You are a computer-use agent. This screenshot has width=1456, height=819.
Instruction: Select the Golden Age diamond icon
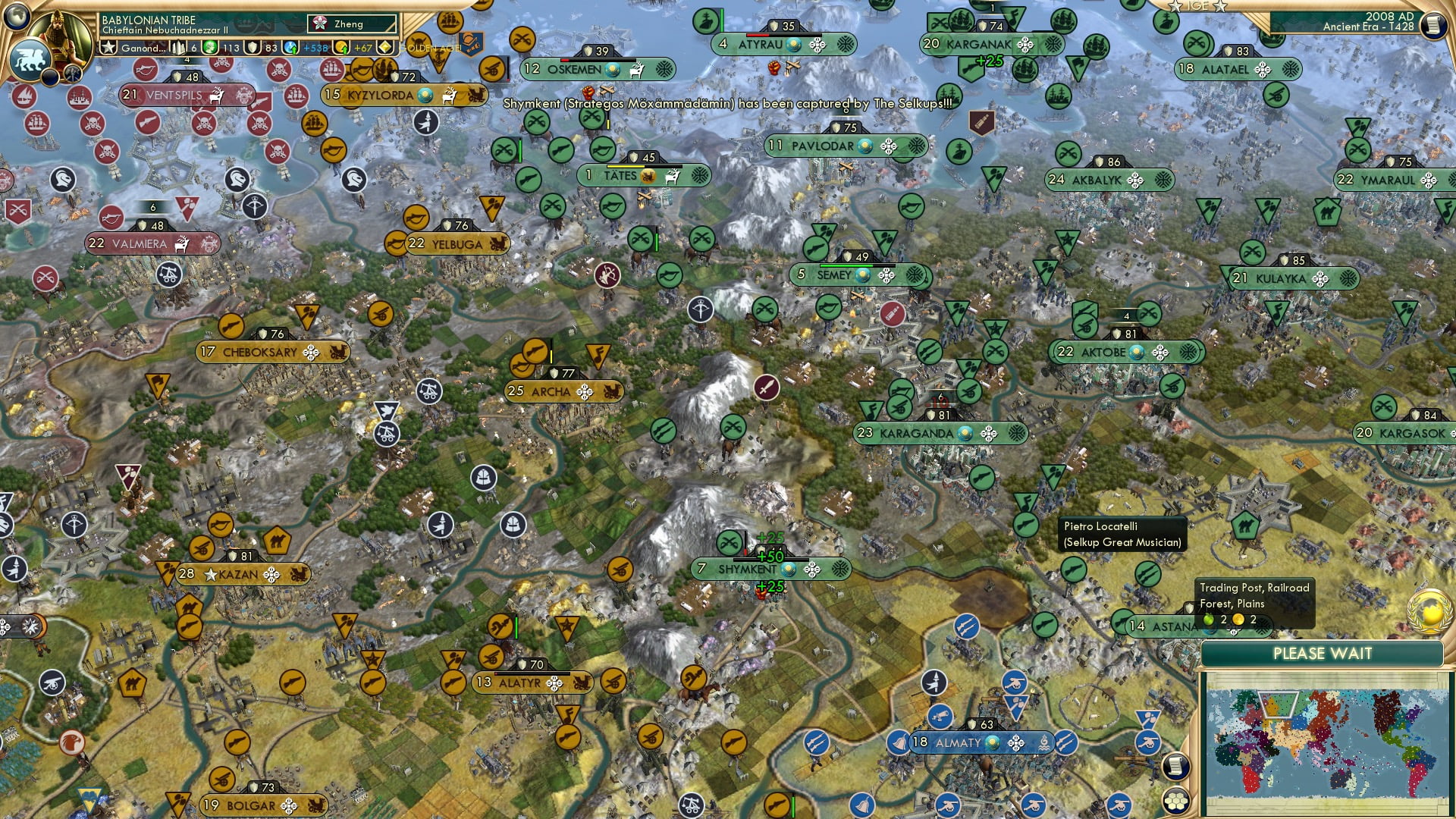384,48
